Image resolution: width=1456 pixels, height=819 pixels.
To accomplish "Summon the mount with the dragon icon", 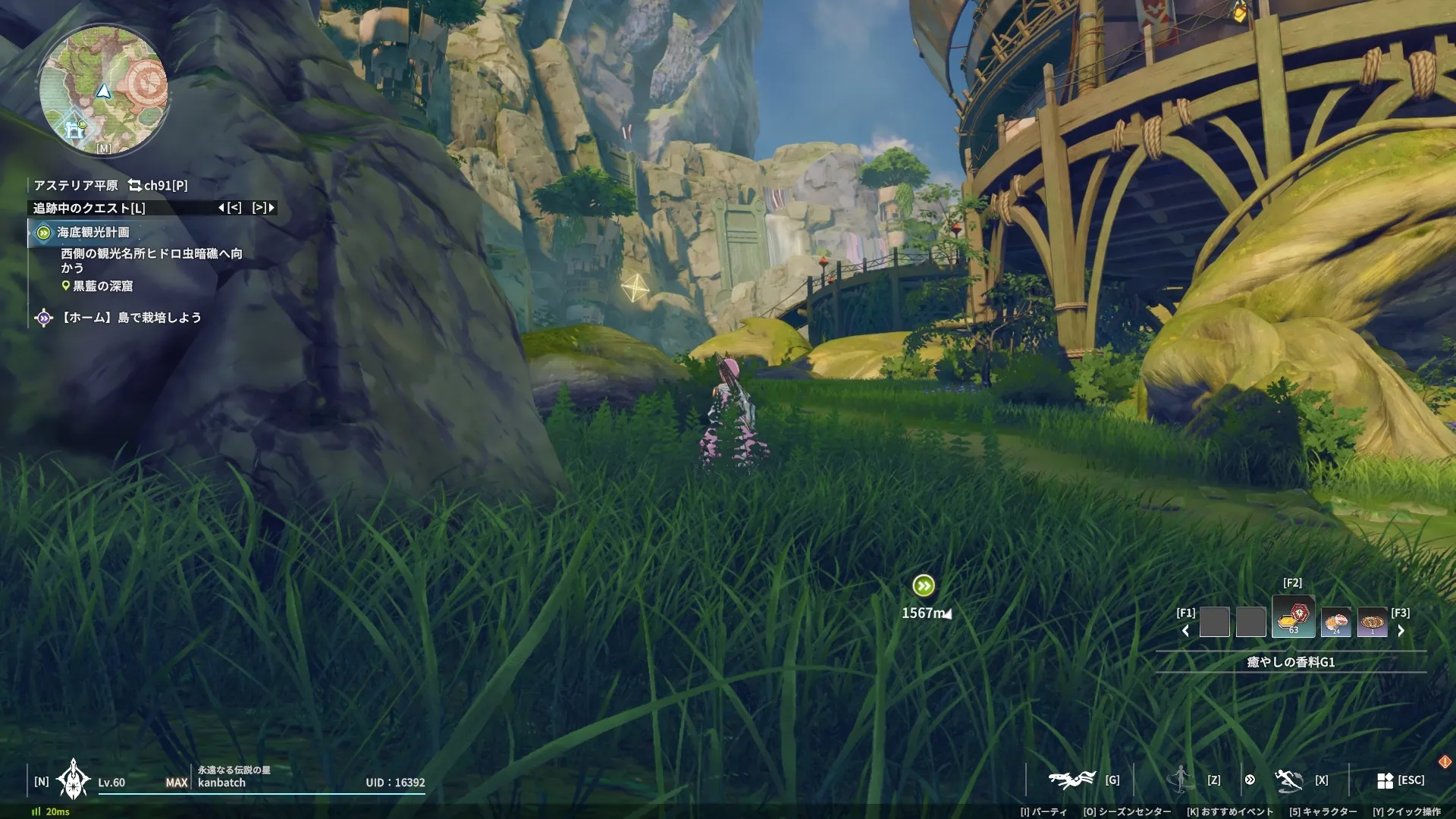I will click(1071, 780).
